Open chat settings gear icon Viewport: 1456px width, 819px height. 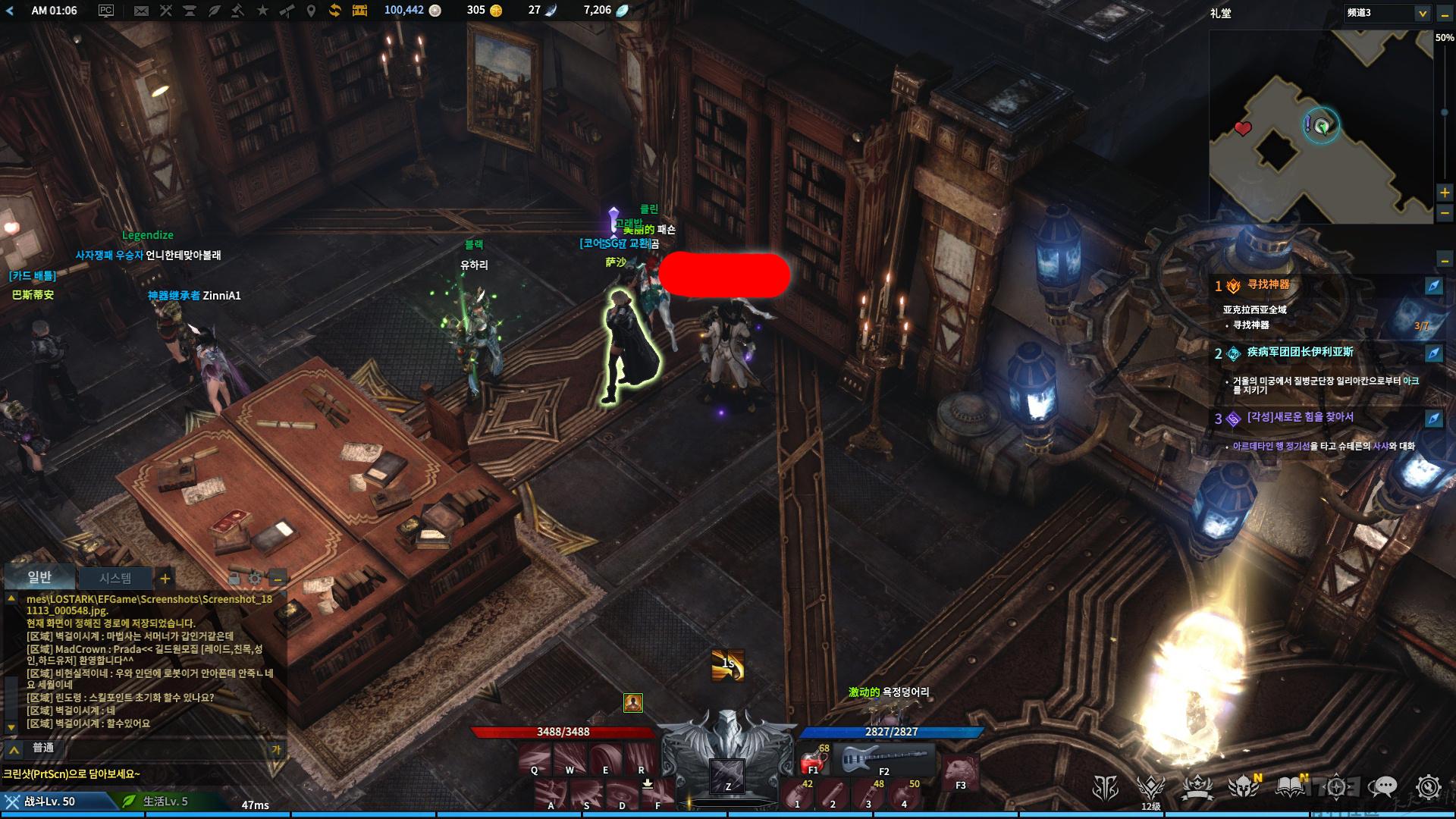click(x=255, y=579)
